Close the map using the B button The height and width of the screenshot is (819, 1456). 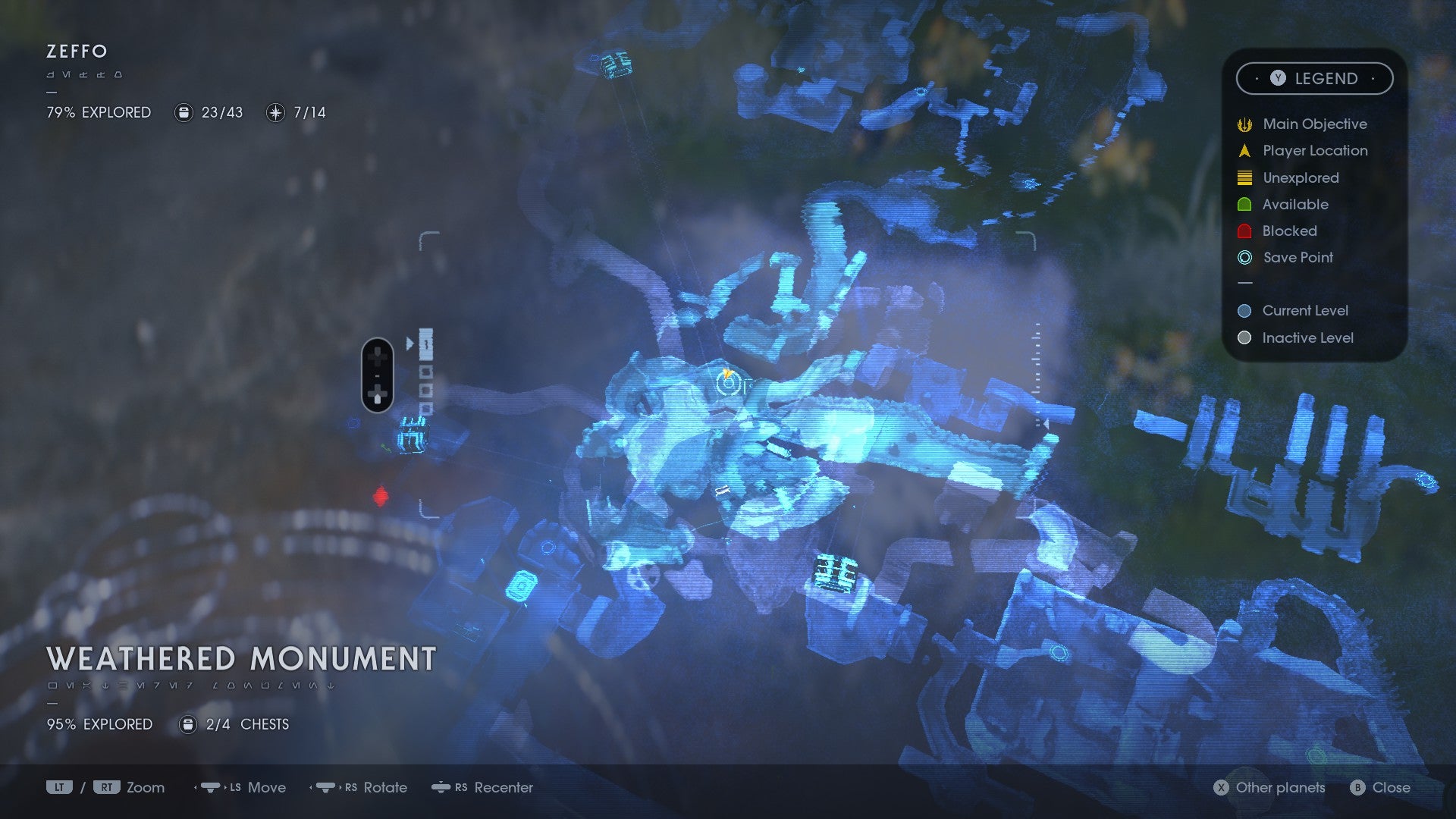[x=1357, y=788]
